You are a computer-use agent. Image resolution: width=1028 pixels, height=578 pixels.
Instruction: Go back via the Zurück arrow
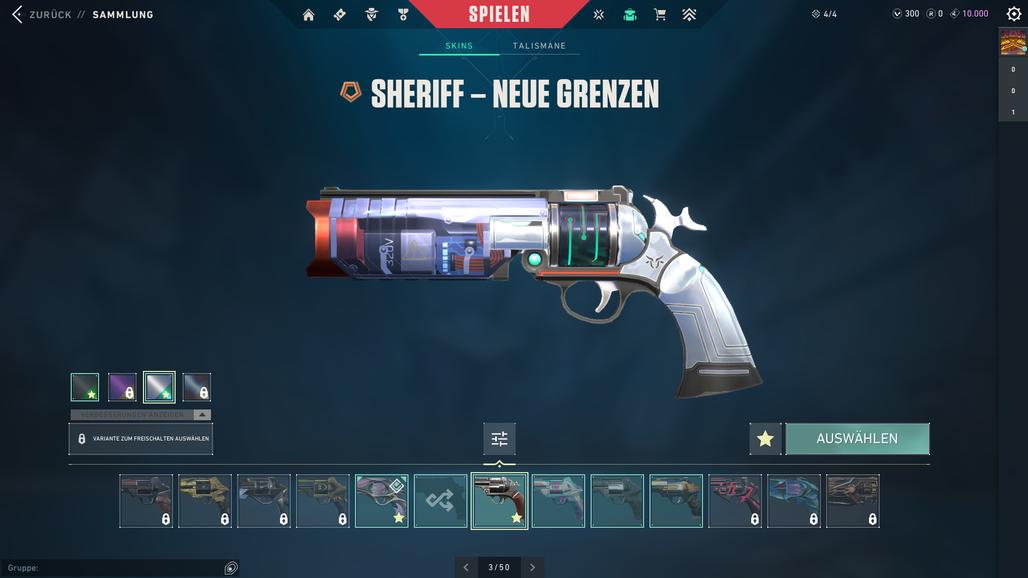(17, 14)
